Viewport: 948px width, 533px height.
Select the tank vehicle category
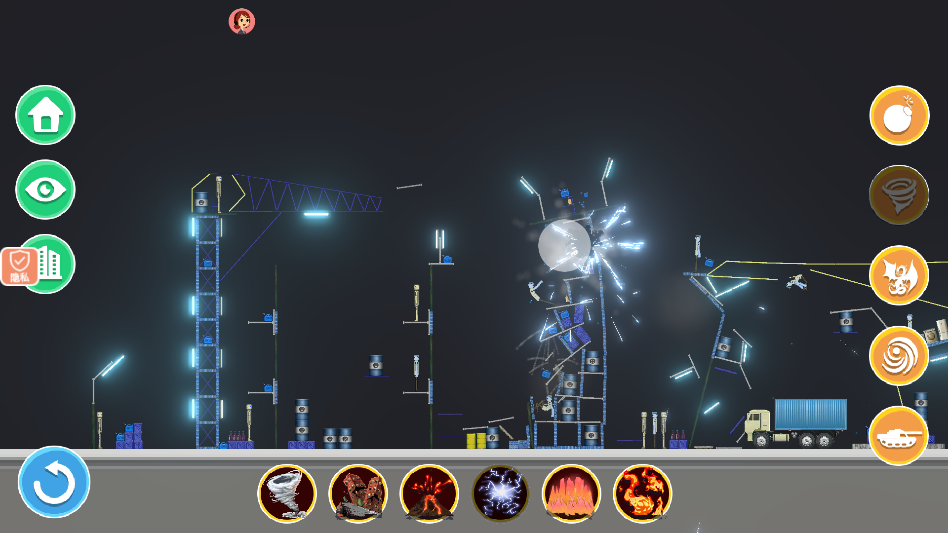click(x=899, y=436)
